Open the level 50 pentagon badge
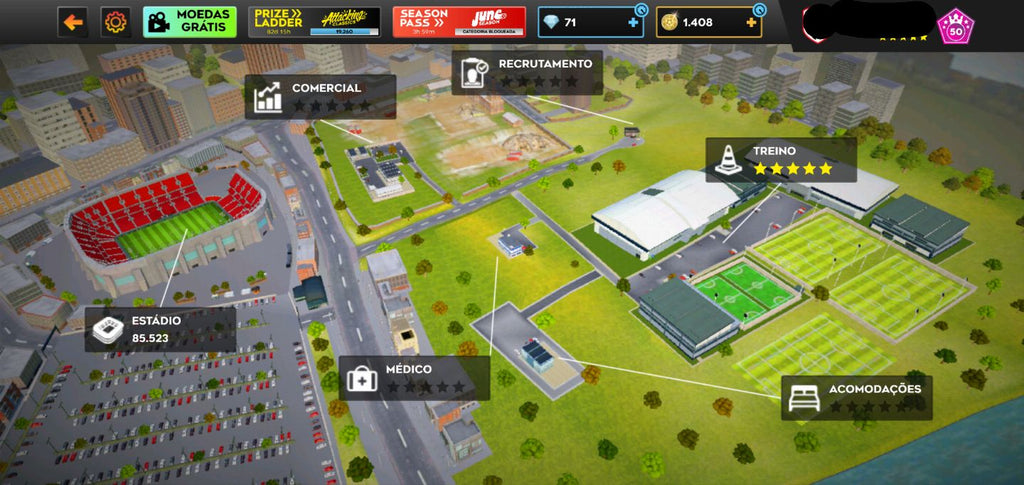The width and height of the screenshot is (1024, 485). pyautogui.click(x=956, y=25)
